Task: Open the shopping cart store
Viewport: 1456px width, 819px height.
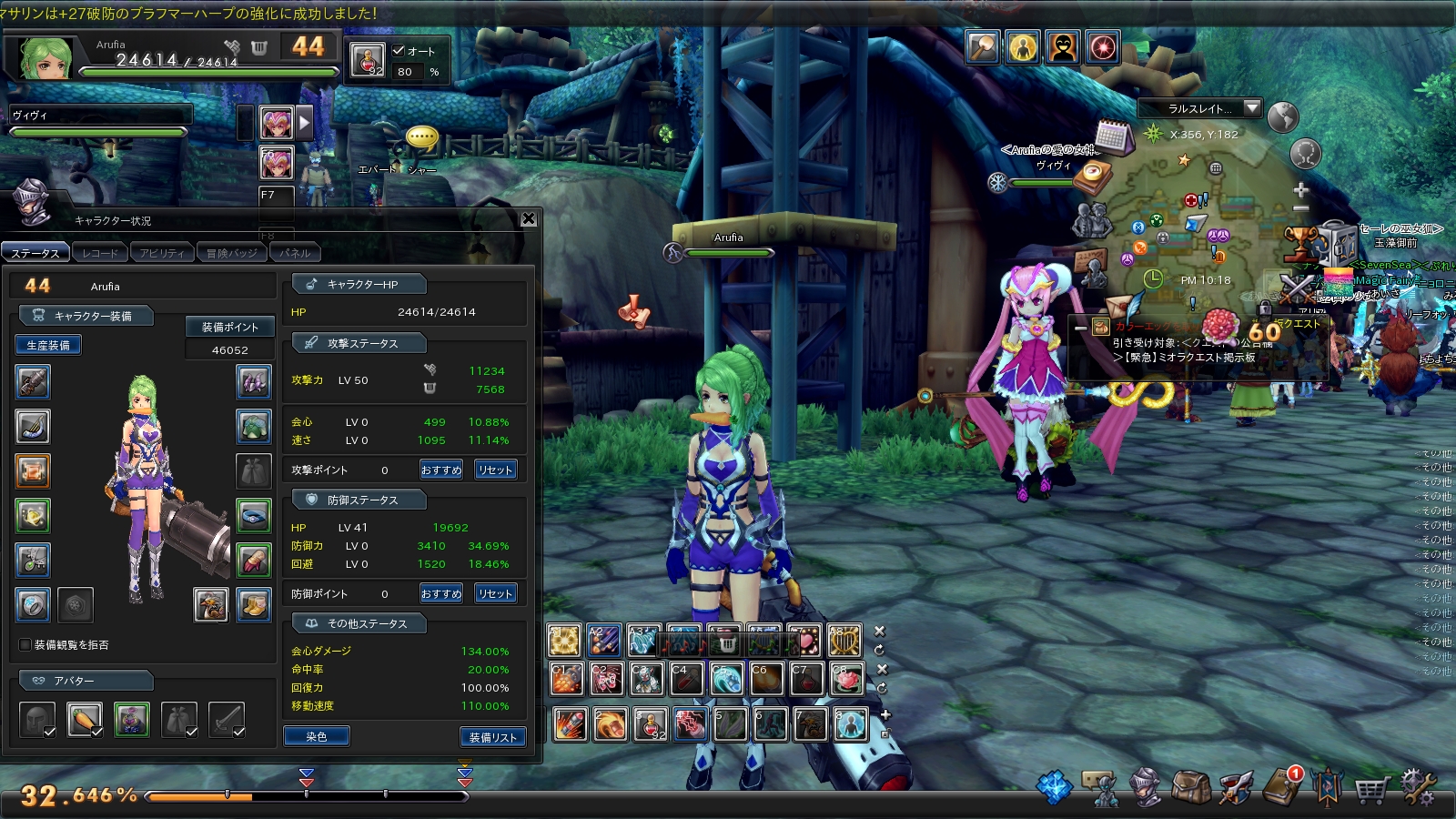Action: coord(1371,789)
